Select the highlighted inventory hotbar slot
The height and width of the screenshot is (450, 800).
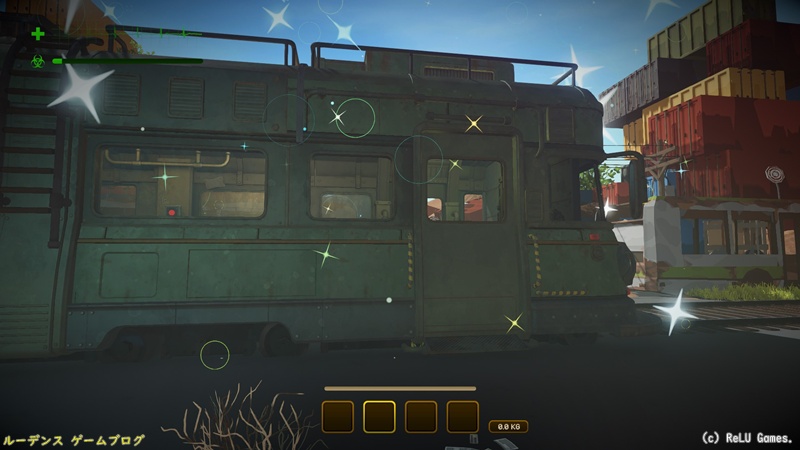click(x=379, y=416)
